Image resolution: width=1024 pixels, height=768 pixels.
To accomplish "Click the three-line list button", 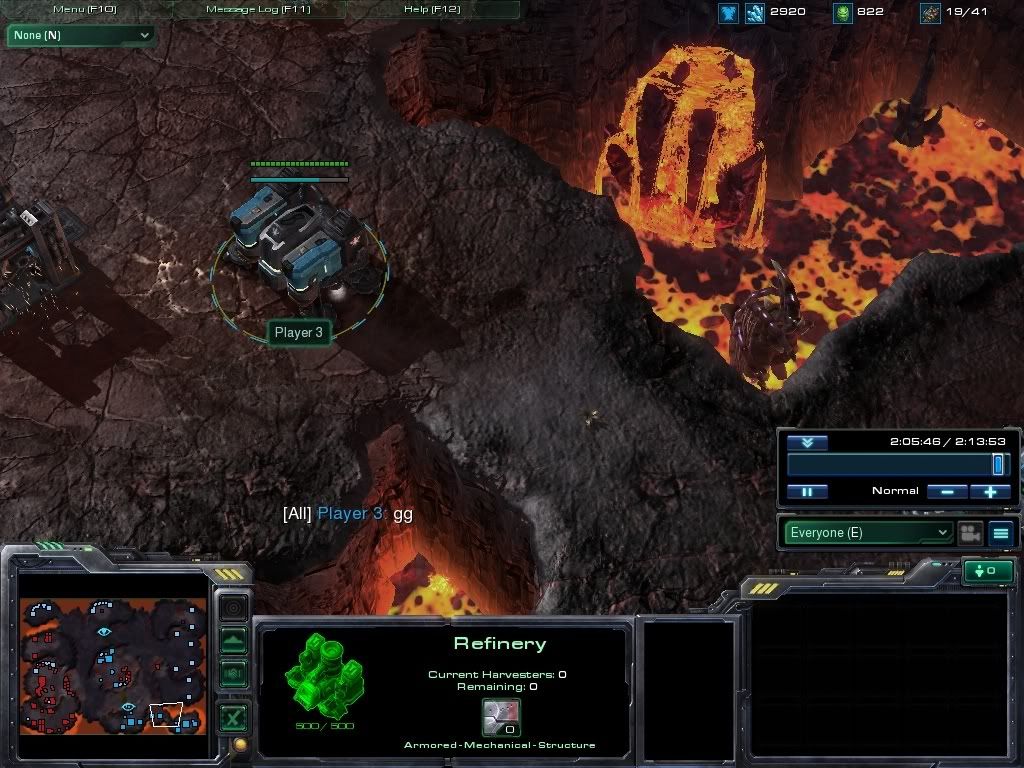I will click(1001, 533).
